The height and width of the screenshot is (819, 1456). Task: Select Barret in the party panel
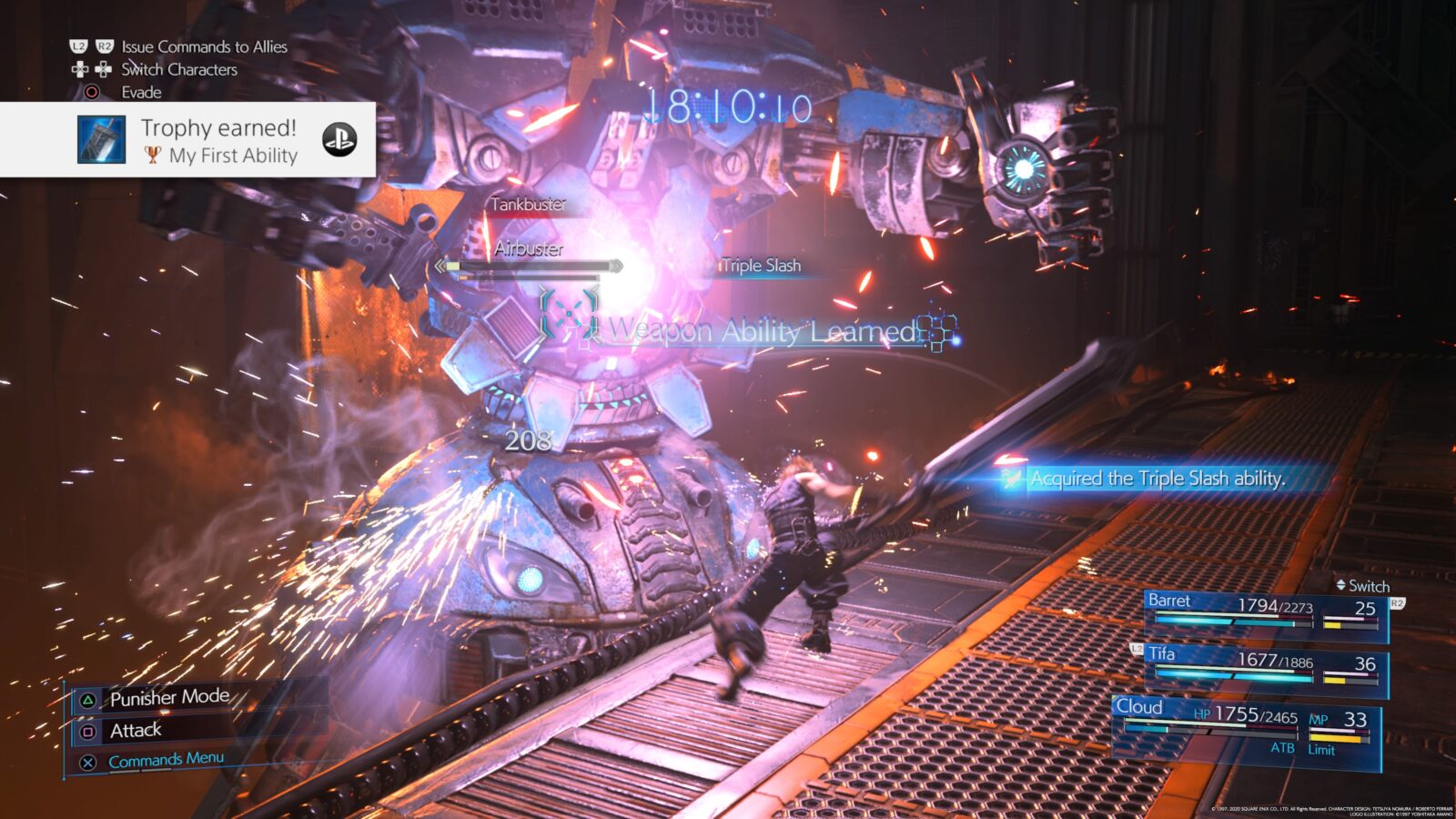[1265, 612]
